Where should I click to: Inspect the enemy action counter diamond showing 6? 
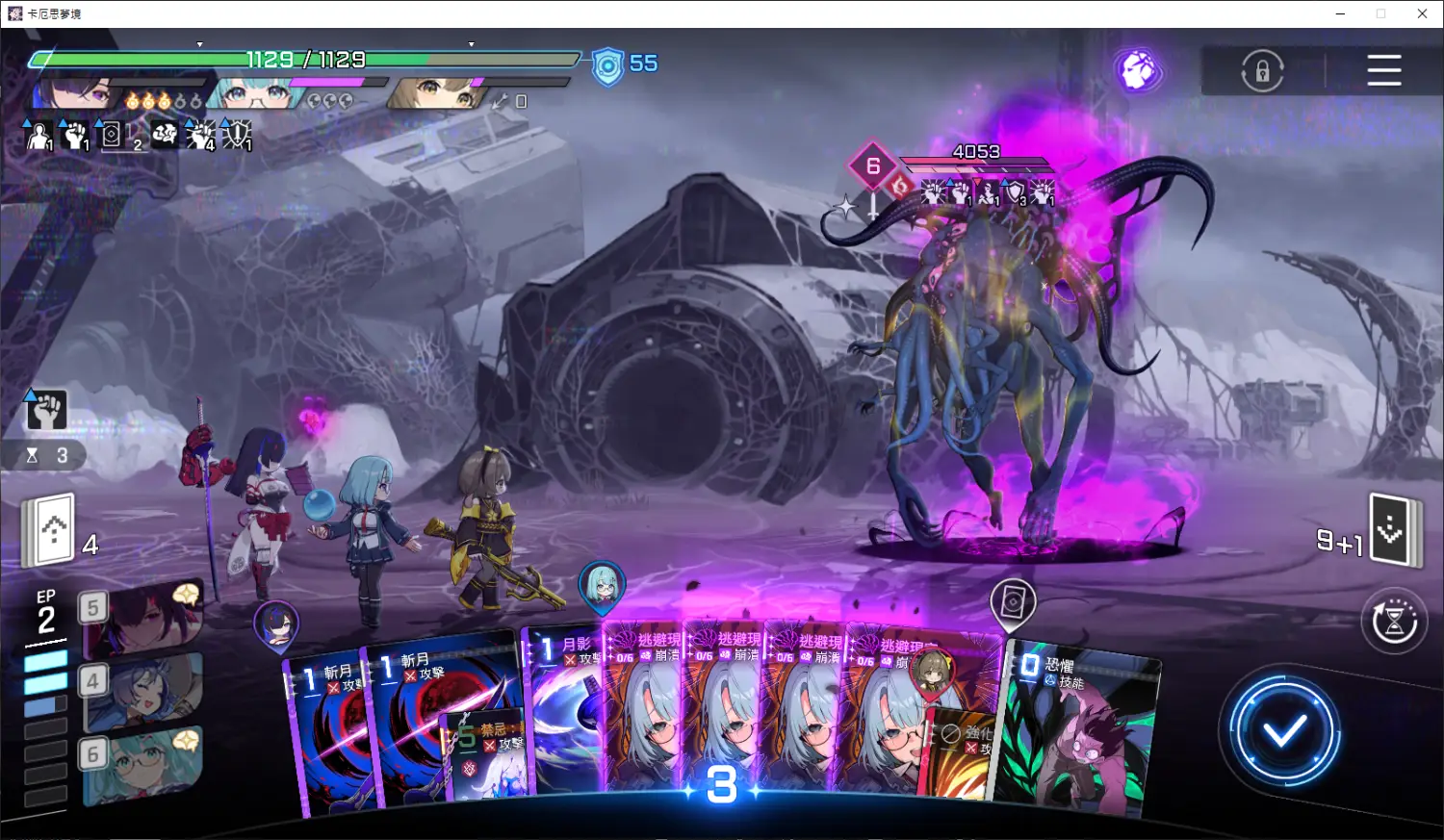click(x=872, y=165)
